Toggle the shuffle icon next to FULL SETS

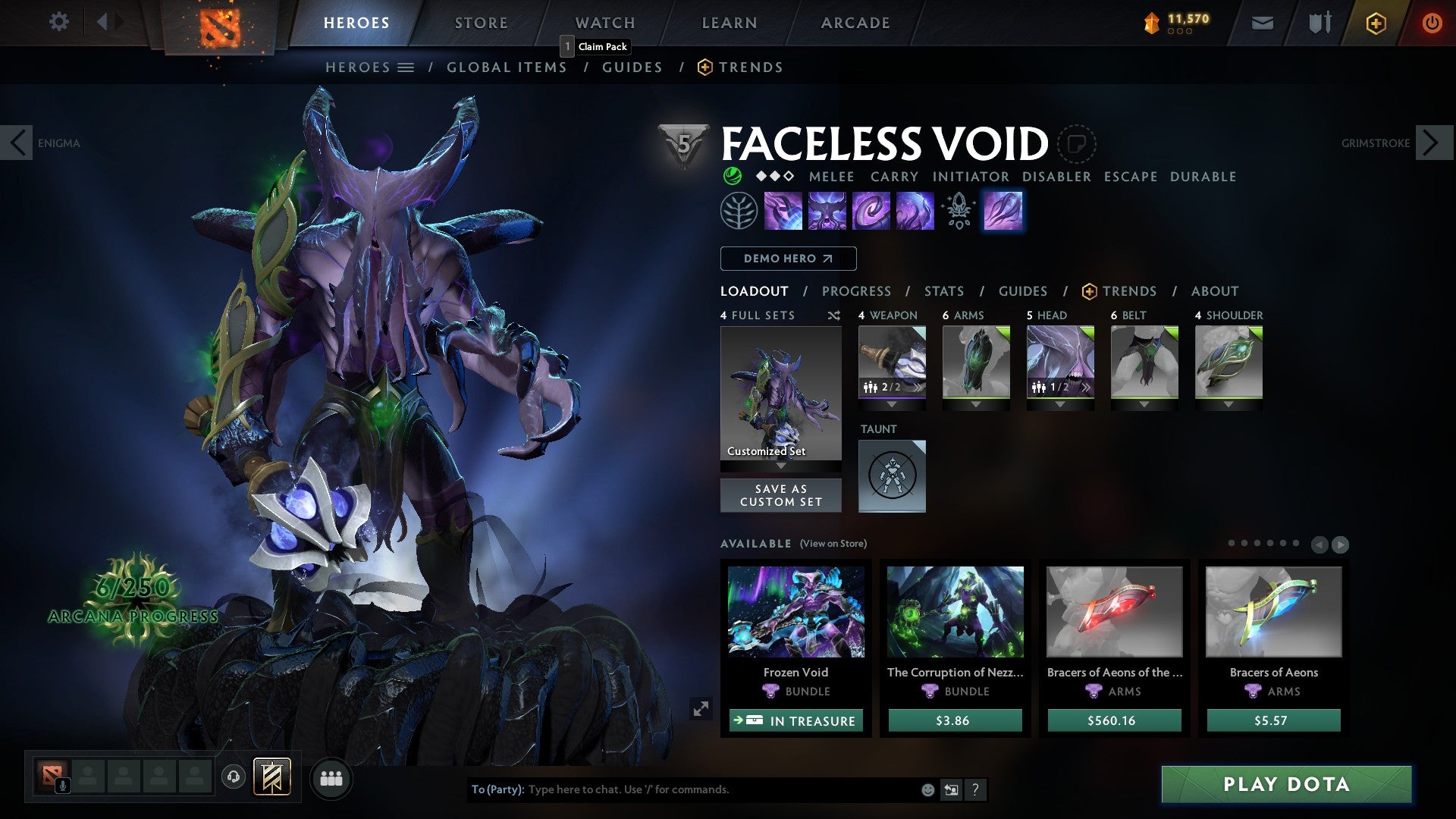pos(834,315)
